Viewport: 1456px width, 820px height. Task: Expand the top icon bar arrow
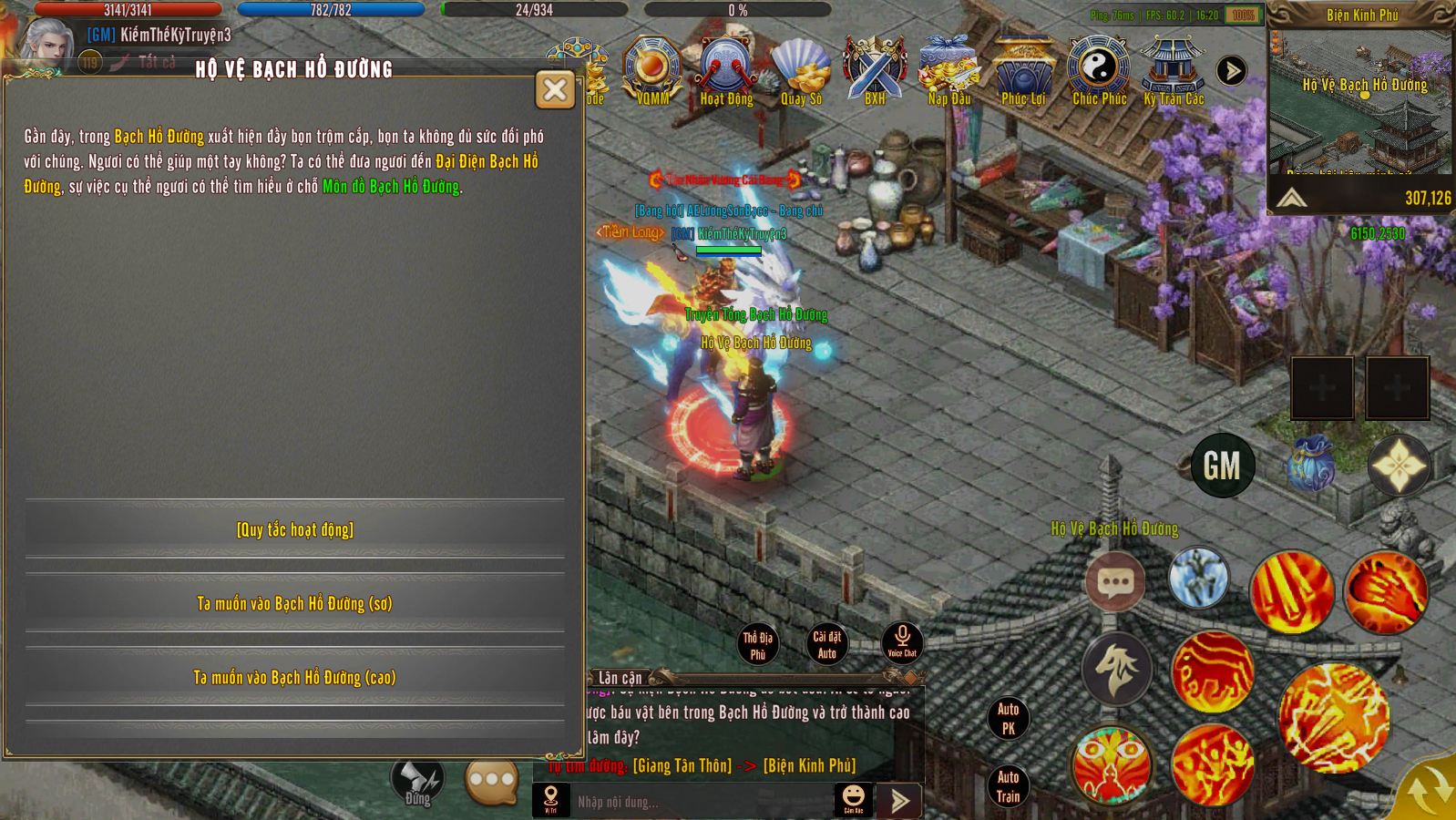coord(1231,70)
